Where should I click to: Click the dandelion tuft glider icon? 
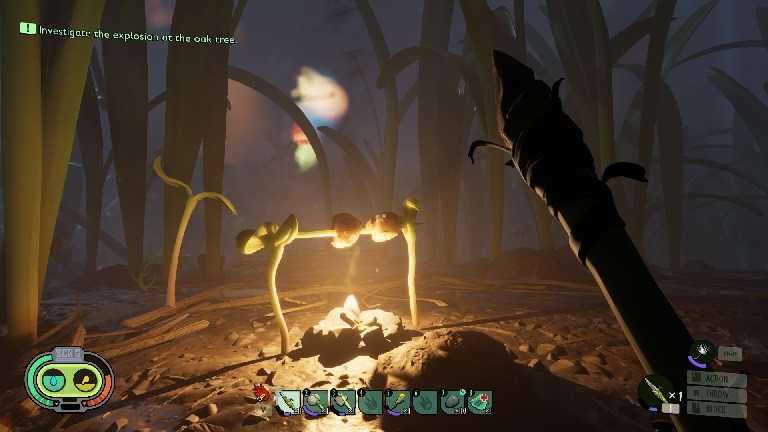click(x=701, y=351)
